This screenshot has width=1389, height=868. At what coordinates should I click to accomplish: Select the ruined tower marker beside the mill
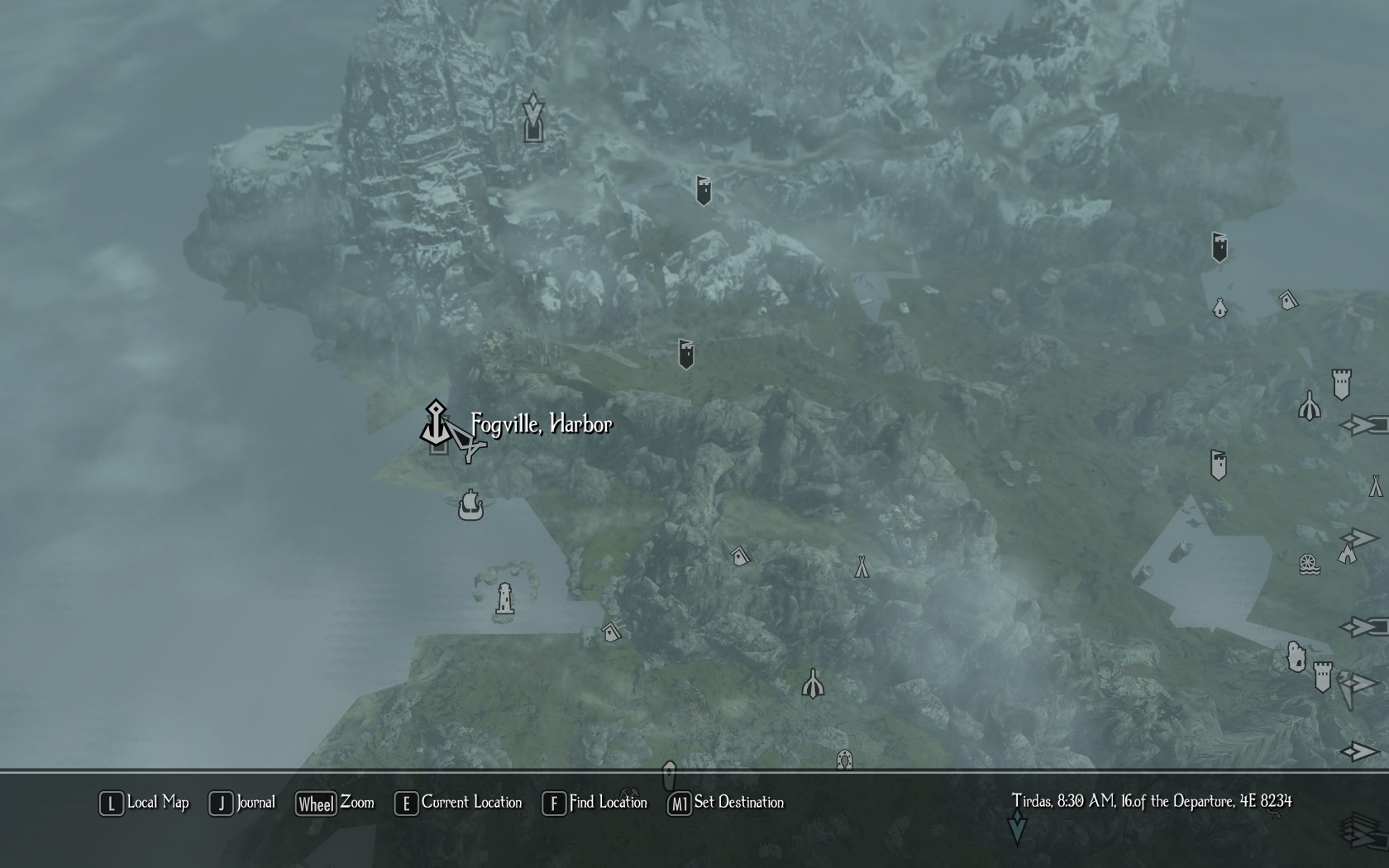click(1296, 657)
